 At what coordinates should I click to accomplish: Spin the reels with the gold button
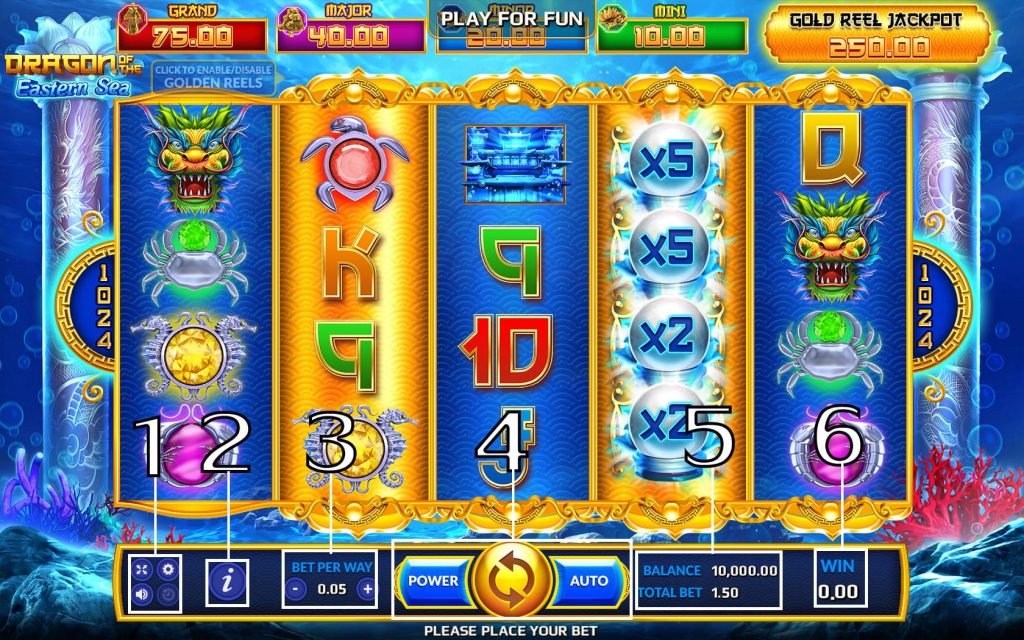511,580
